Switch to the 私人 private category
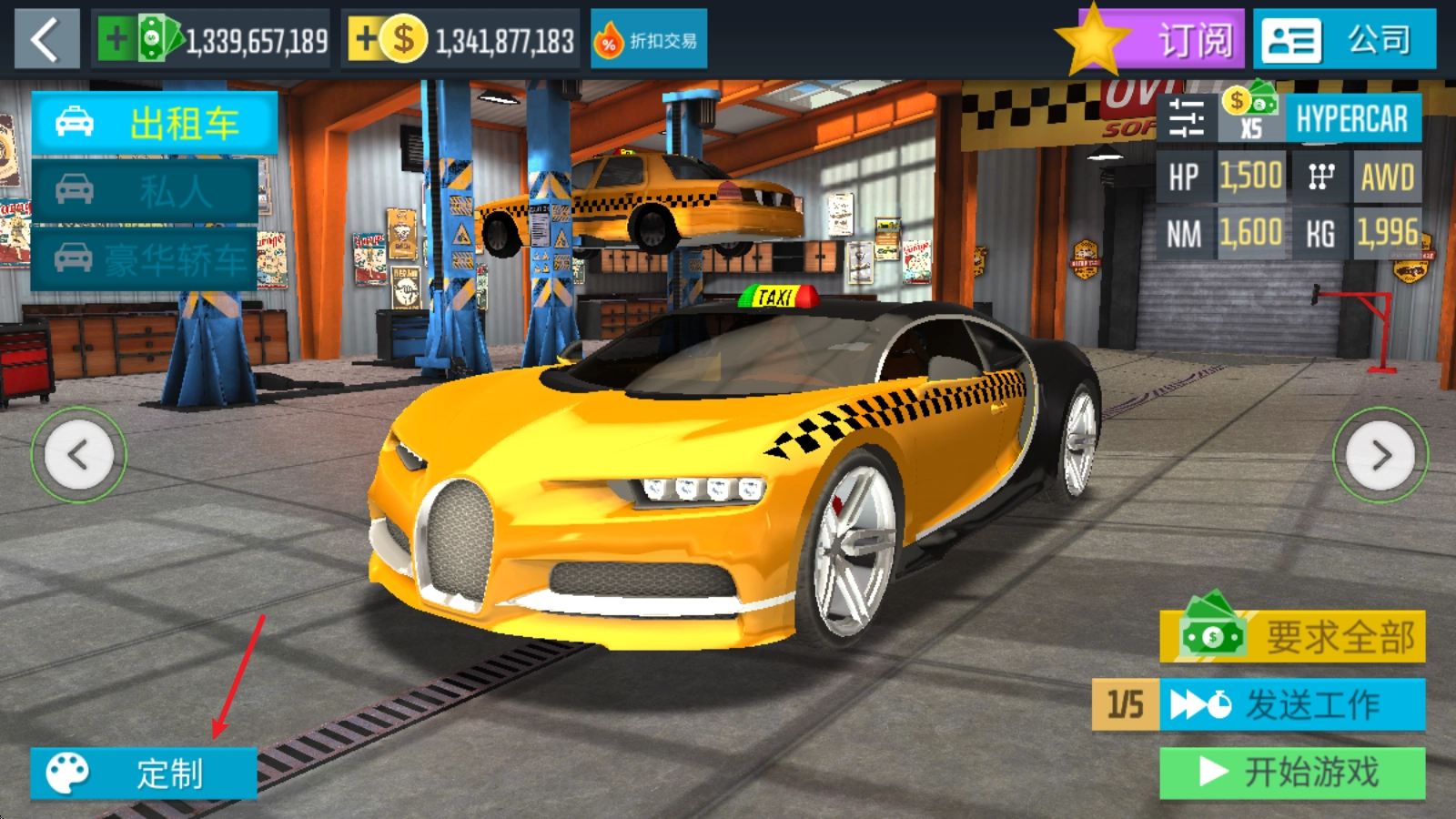This screenshot has width=1456, height=819. tap(144, 191)
